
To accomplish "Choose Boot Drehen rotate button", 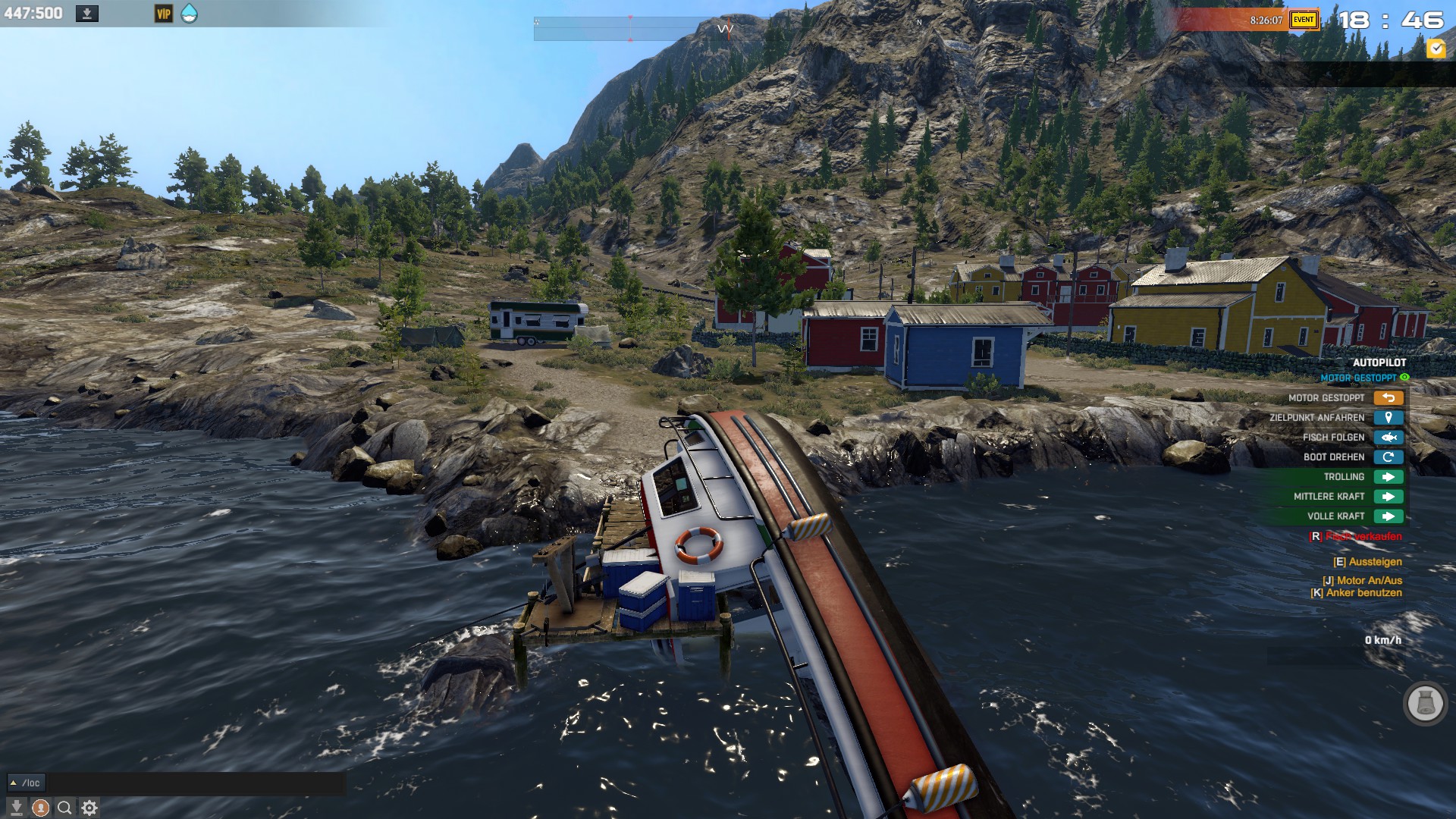I will (1388, 457).
